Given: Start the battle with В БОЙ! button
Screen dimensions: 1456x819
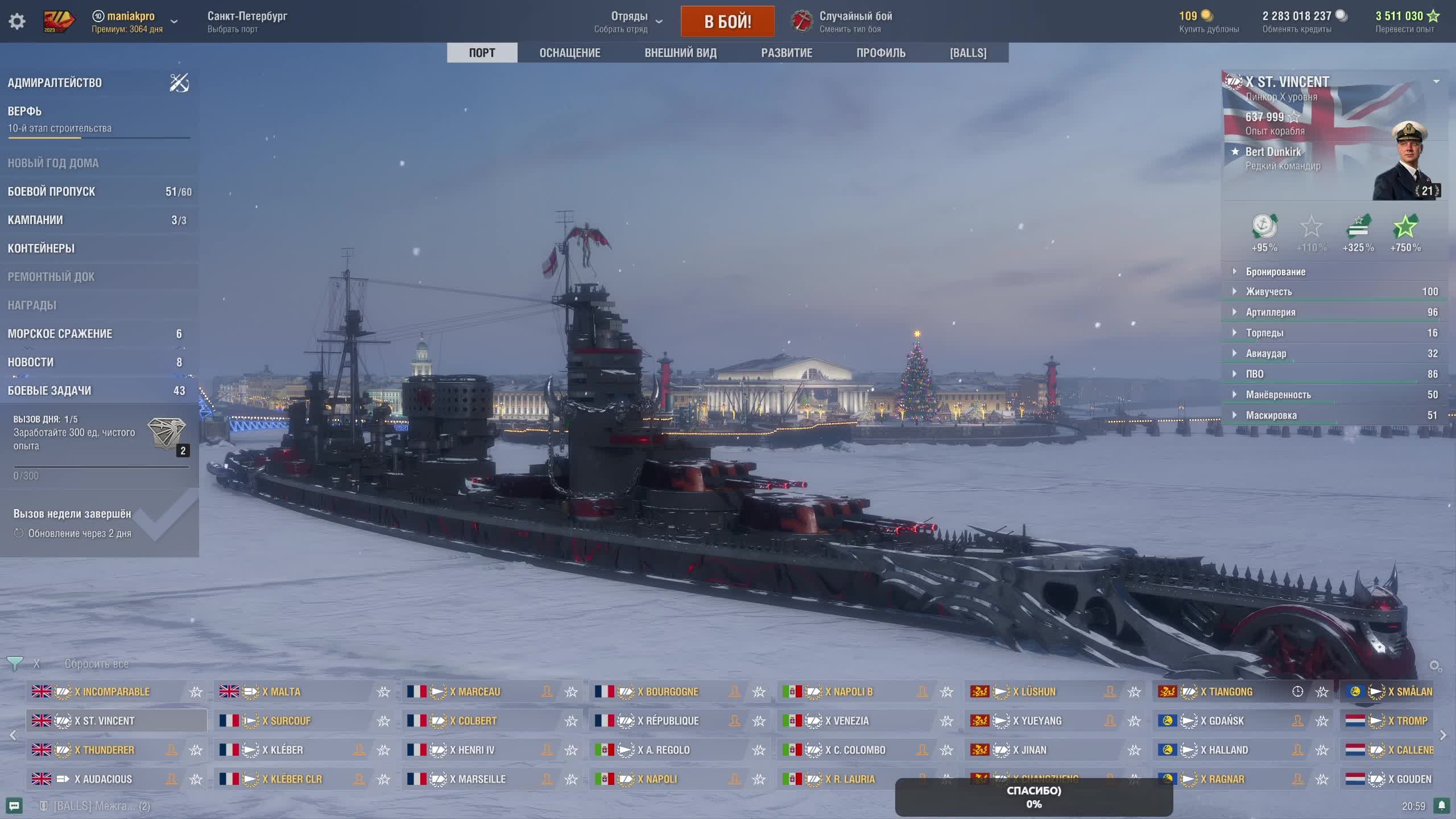Looking at the screenshot, I should tap(727, 22).
